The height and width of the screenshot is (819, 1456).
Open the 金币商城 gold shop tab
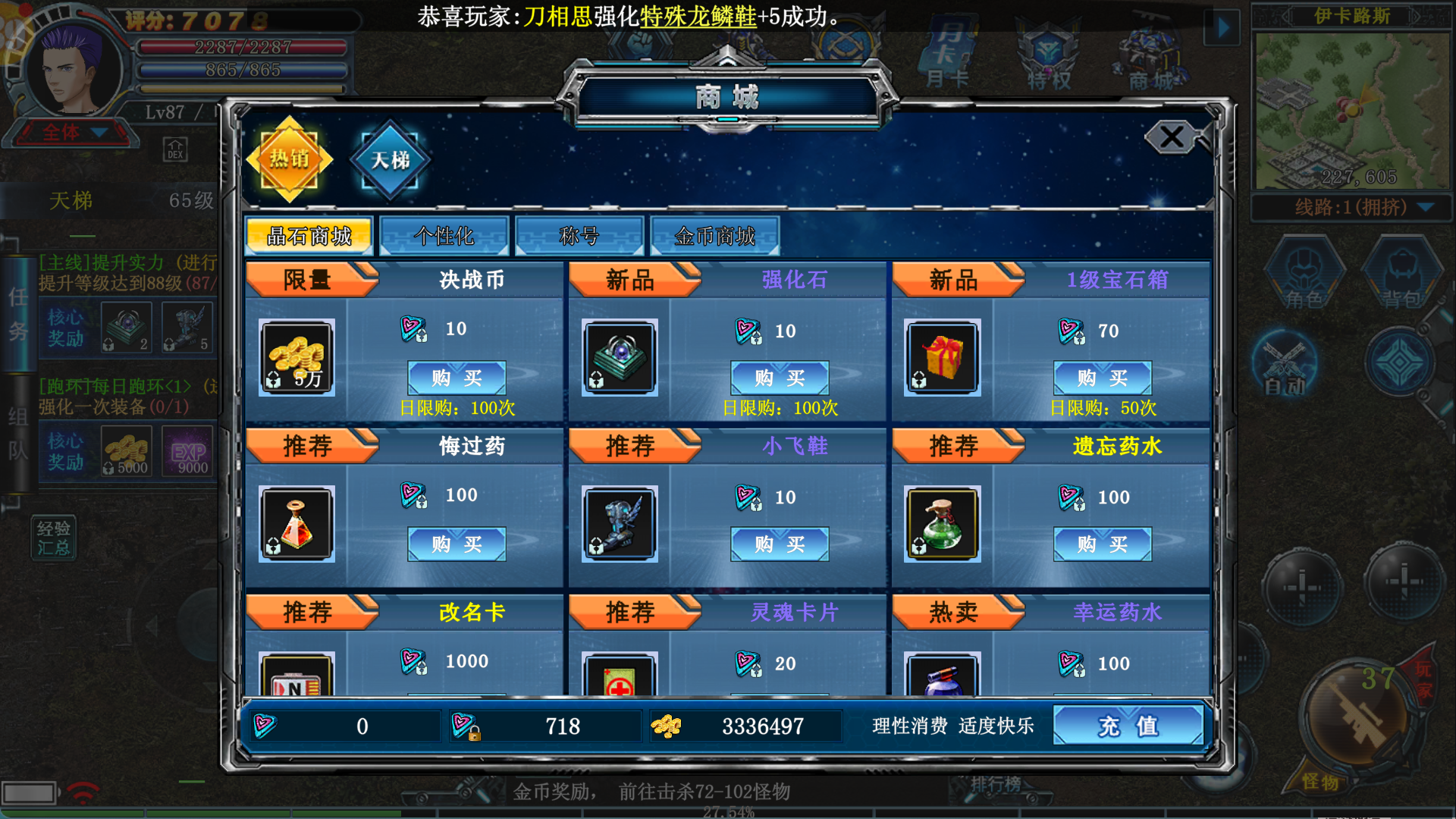pyautogui.click(x=714, y=237)
